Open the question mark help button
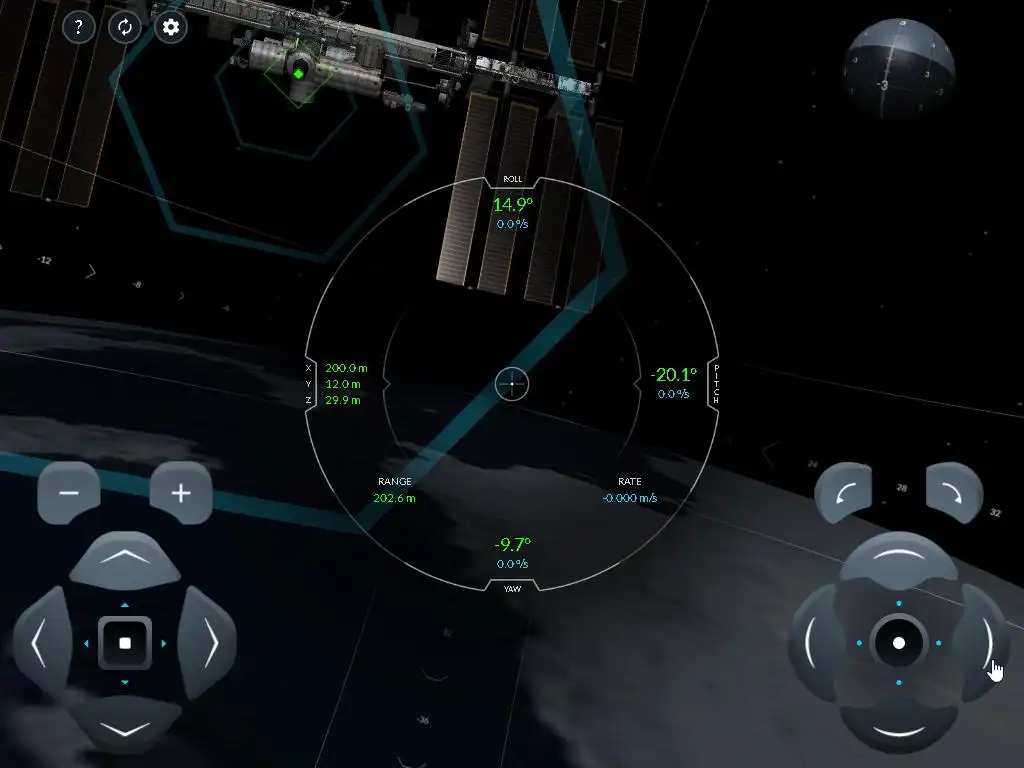 [79, 27]
